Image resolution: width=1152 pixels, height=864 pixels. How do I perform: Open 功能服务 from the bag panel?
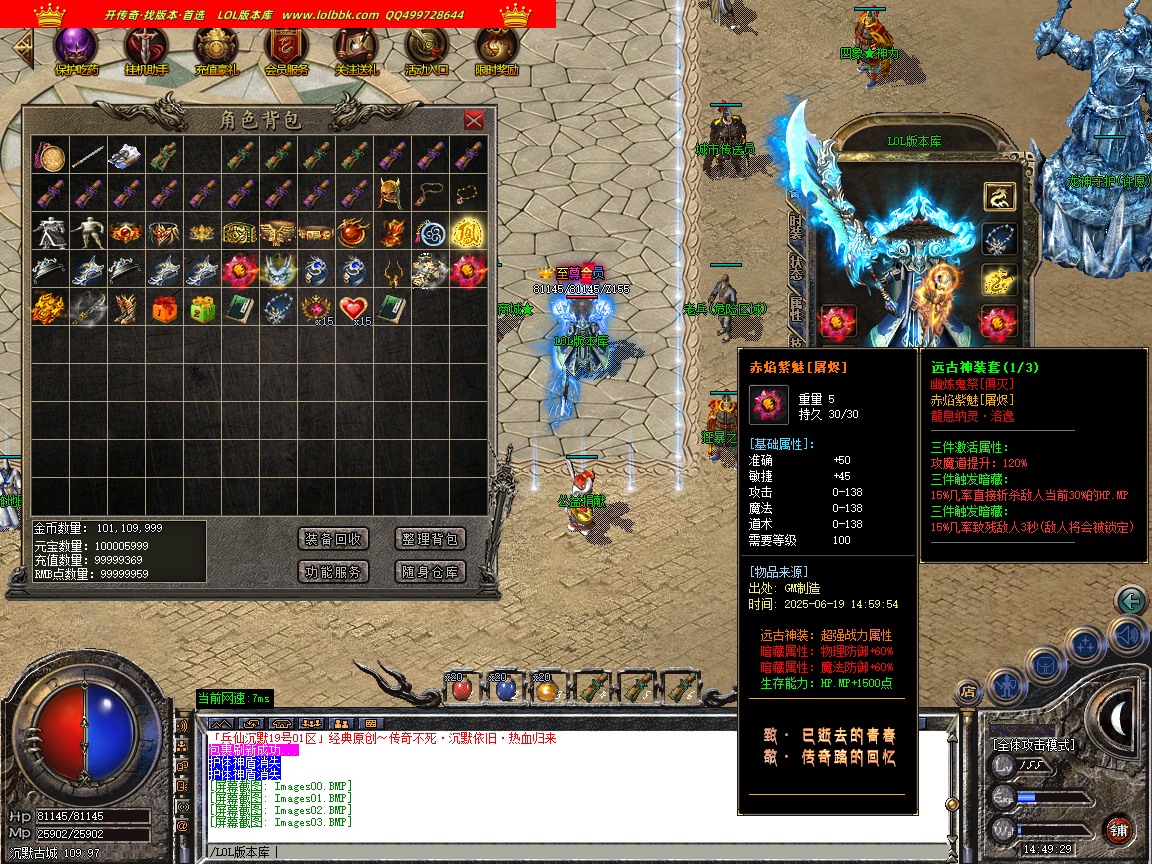333,572
